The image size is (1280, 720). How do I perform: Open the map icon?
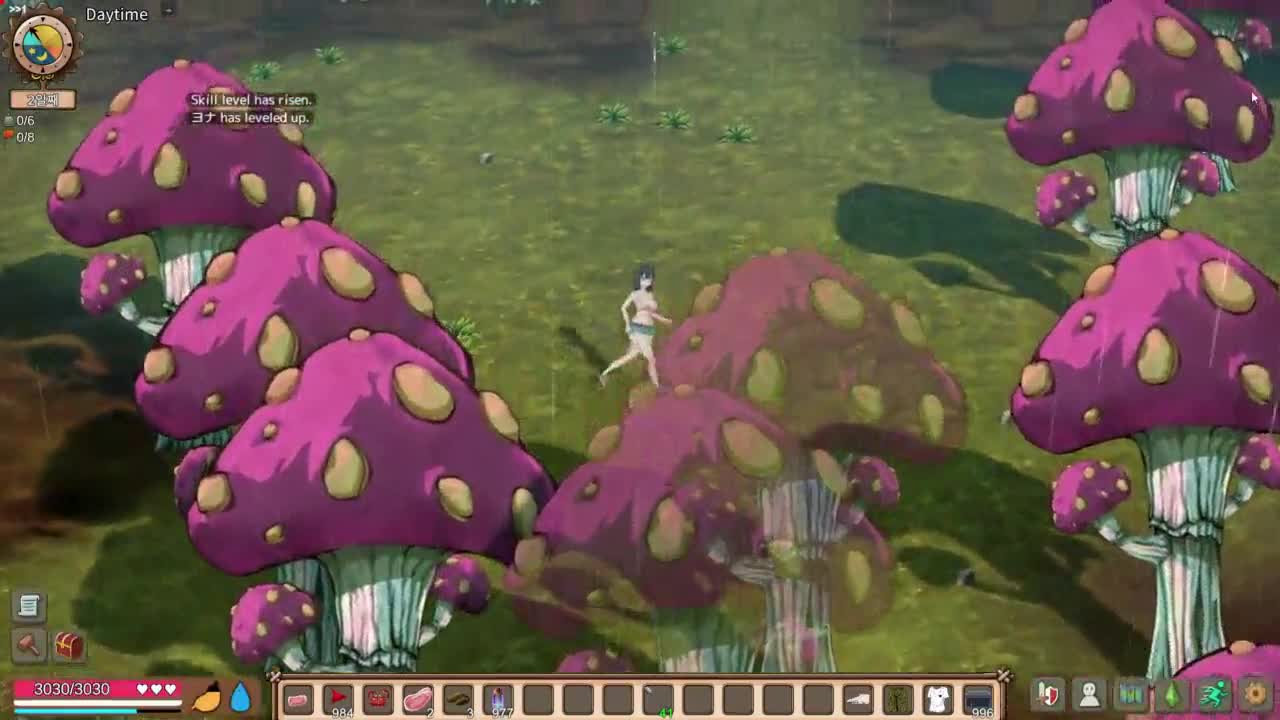pyautogui.click(x=1130, y=693)
